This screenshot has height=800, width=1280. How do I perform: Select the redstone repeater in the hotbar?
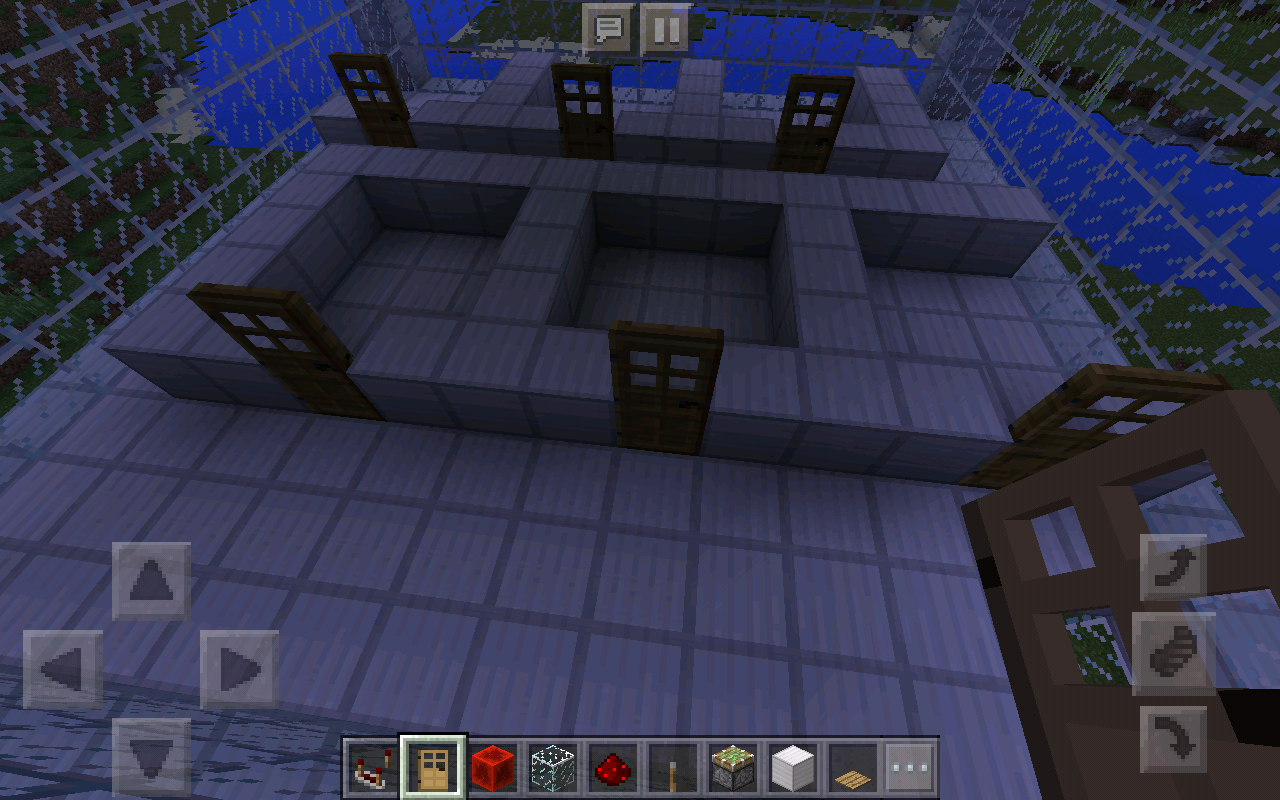[x=370, y=763]
